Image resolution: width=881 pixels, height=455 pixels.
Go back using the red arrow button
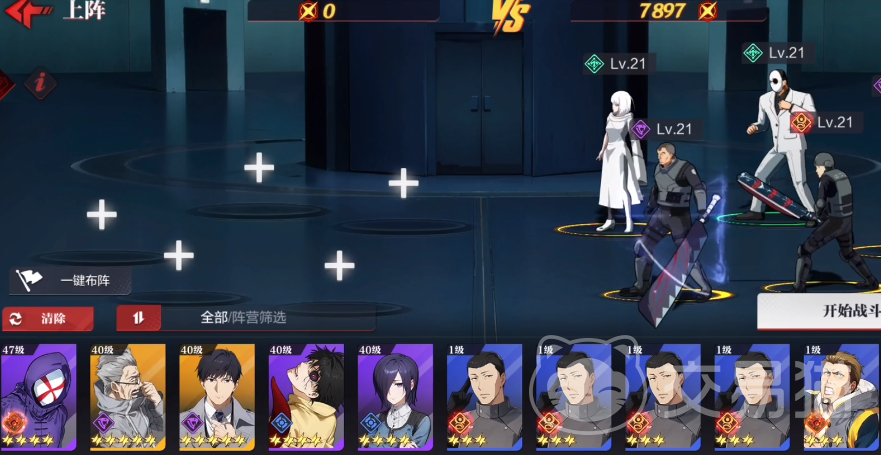point(29,13)
